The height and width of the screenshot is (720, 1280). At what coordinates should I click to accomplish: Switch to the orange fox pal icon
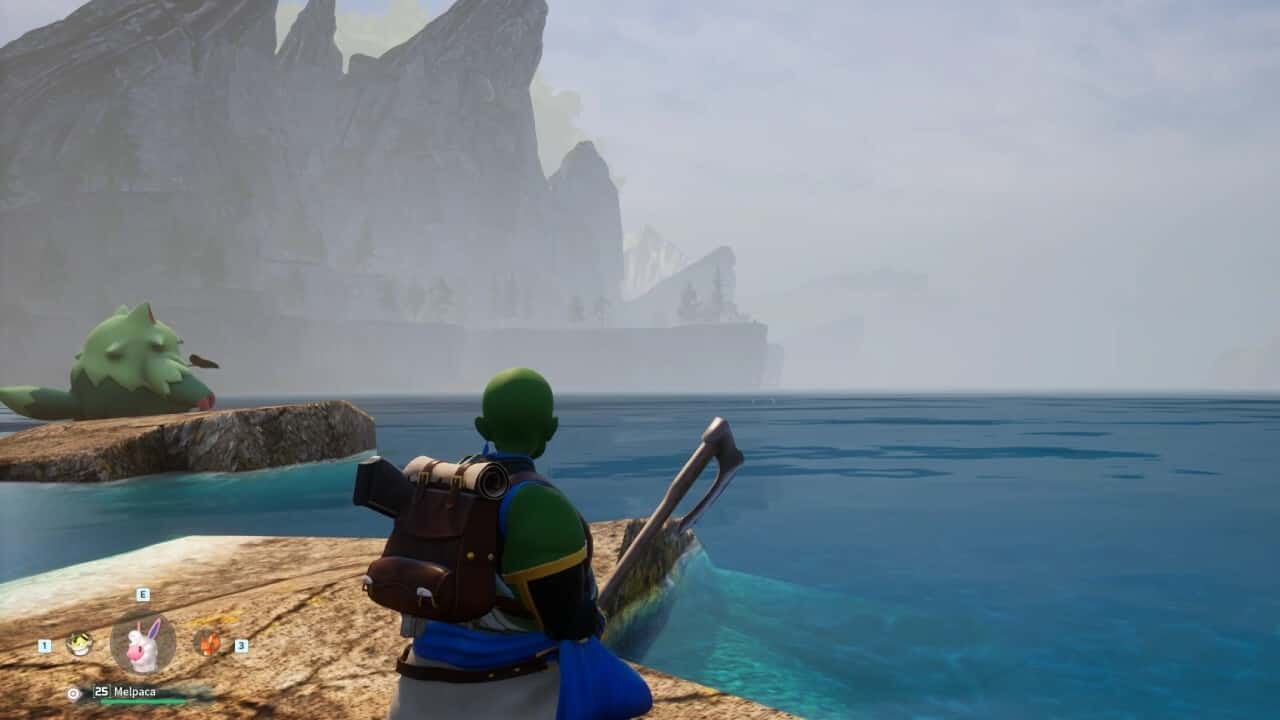coord(208,642)
